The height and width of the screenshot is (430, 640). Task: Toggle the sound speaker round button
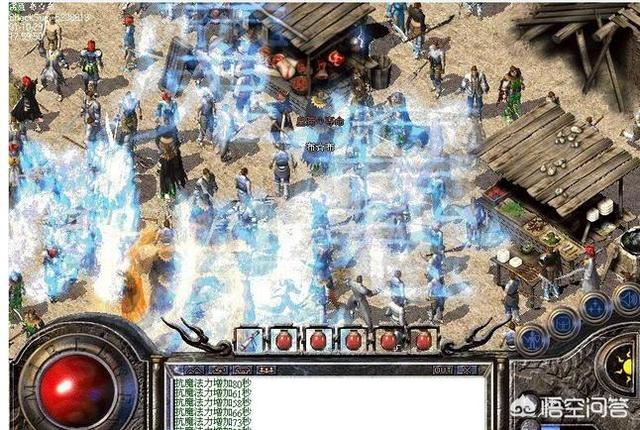627,298
